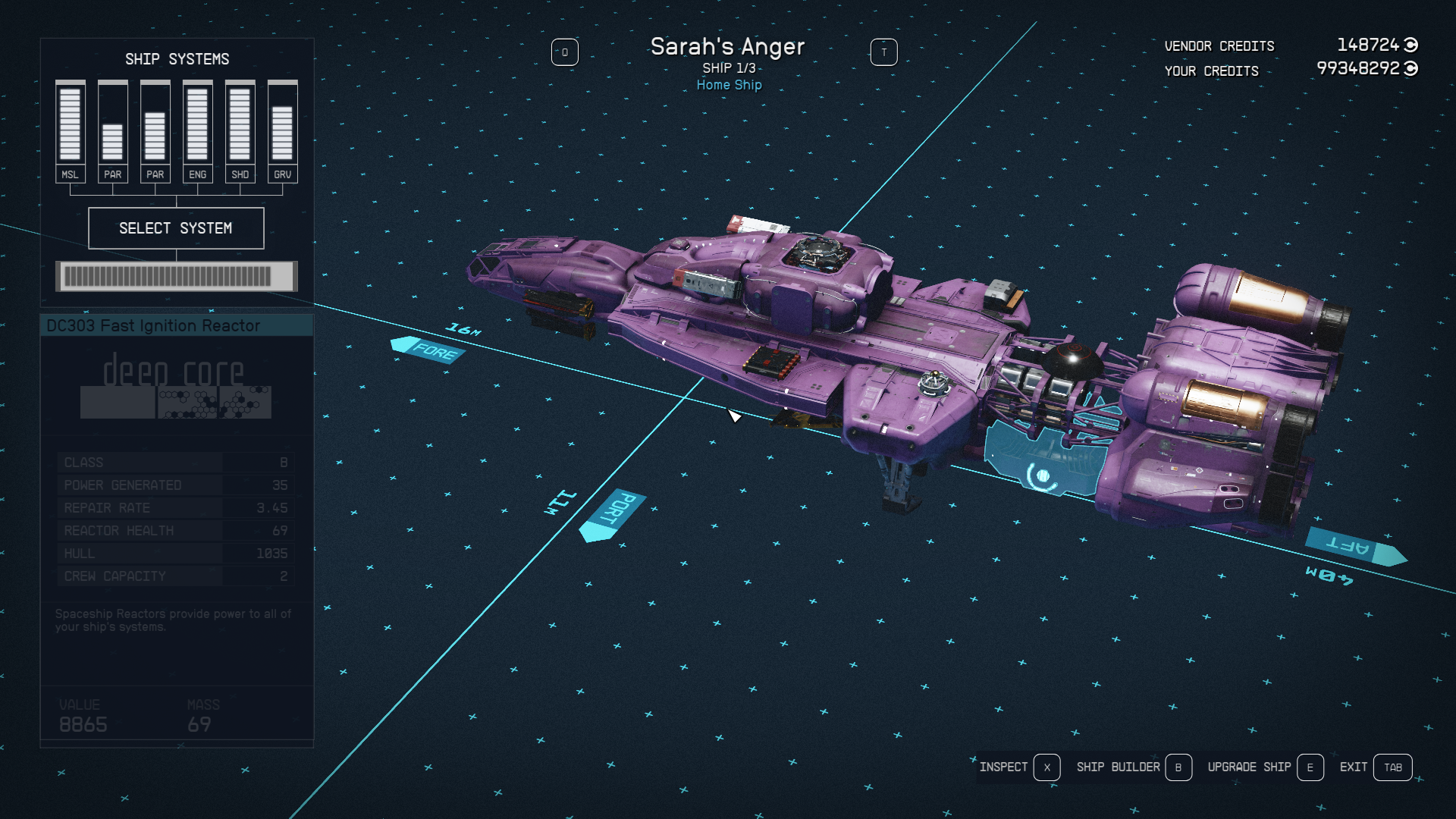Click the Select System box

[x=176, y=228]
